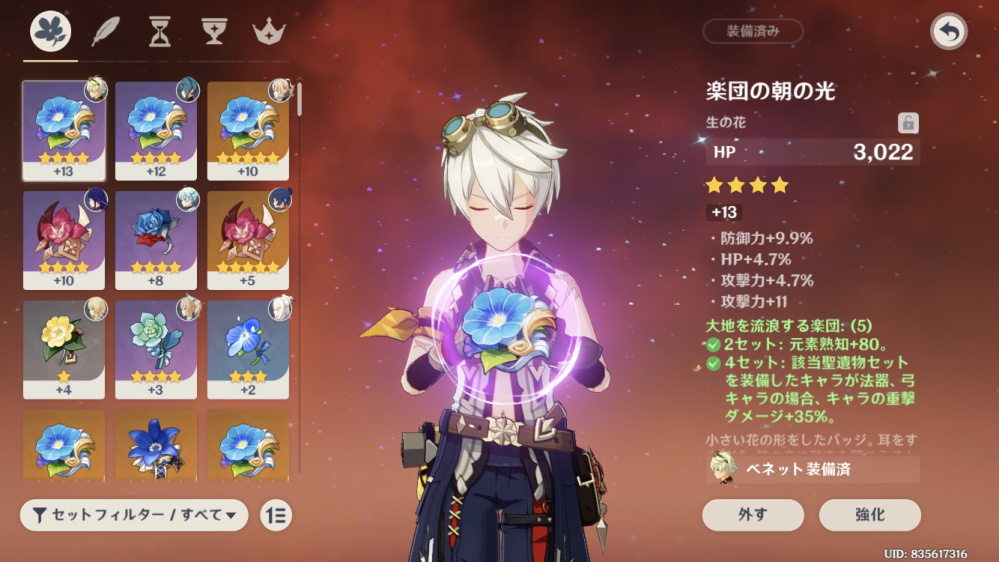Viewport: 999px width, 562px height.
Task: Toggle the sort order list button
Action: [x=276, y=515]
